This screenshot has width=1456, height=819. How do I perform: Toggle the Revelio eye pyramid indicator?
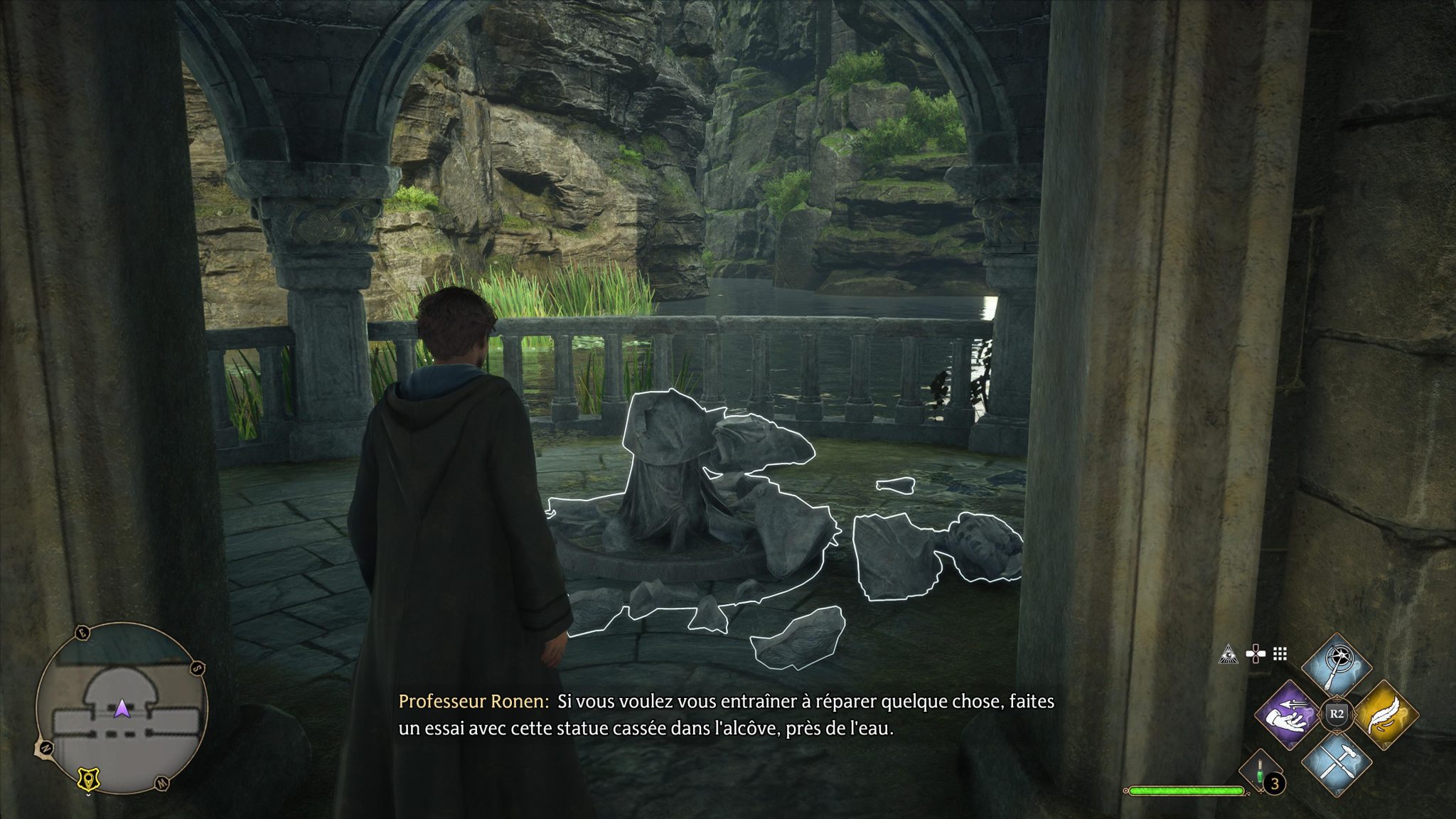click(x=1228, y=655)
